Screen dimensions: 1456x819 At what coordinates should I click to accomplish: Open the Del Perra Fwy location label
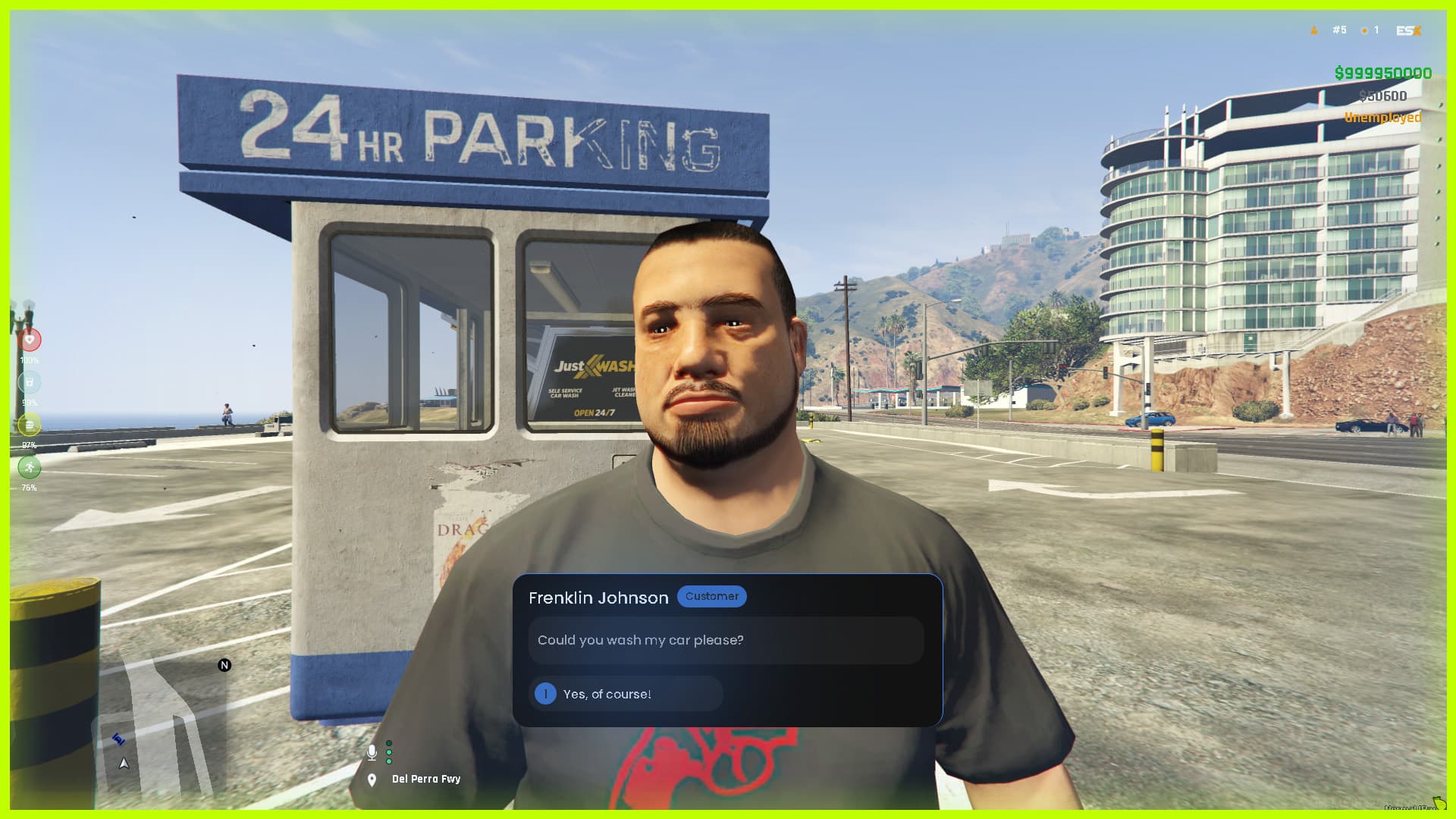(425, 778)
